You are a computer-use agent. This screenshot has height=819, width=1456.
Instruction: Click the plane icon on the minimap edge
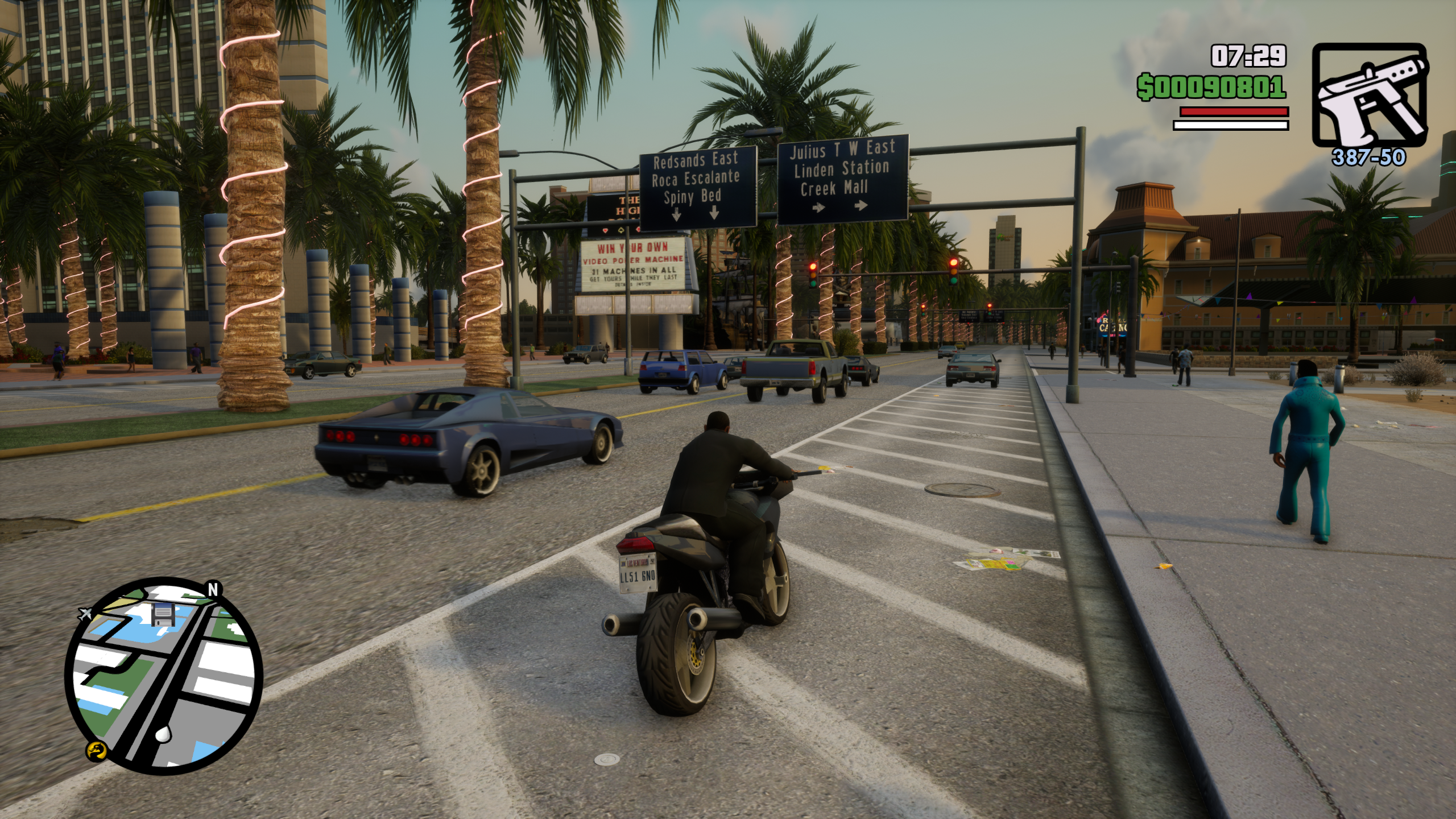pos(86,614)
